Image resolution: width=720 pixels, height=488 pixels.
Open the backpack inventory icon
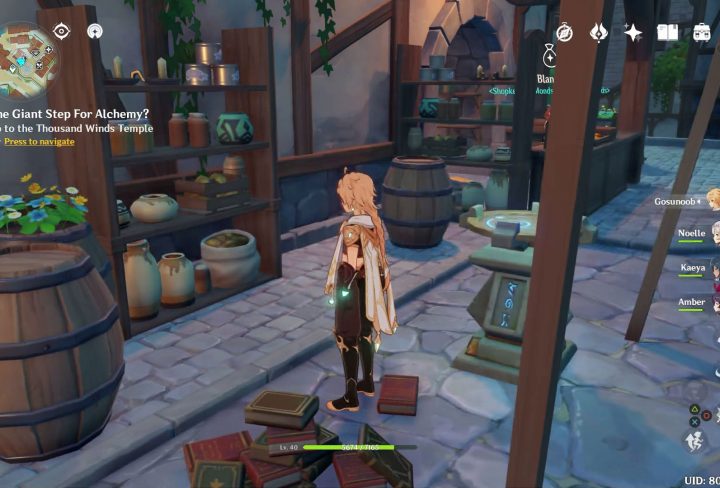[702, 32]
